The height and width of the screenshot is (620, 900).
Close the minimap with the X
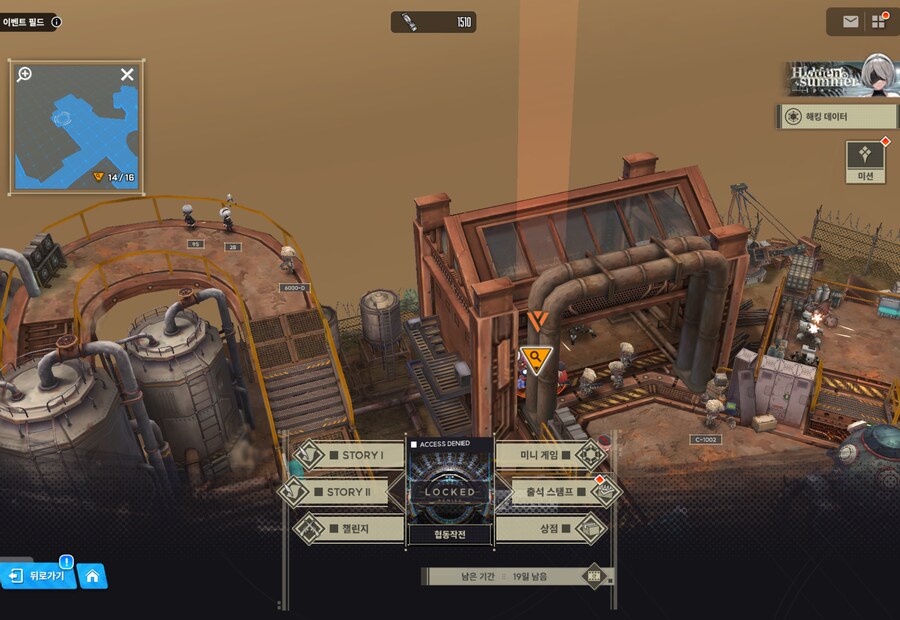pyautogui.click(x=127, y=74)
